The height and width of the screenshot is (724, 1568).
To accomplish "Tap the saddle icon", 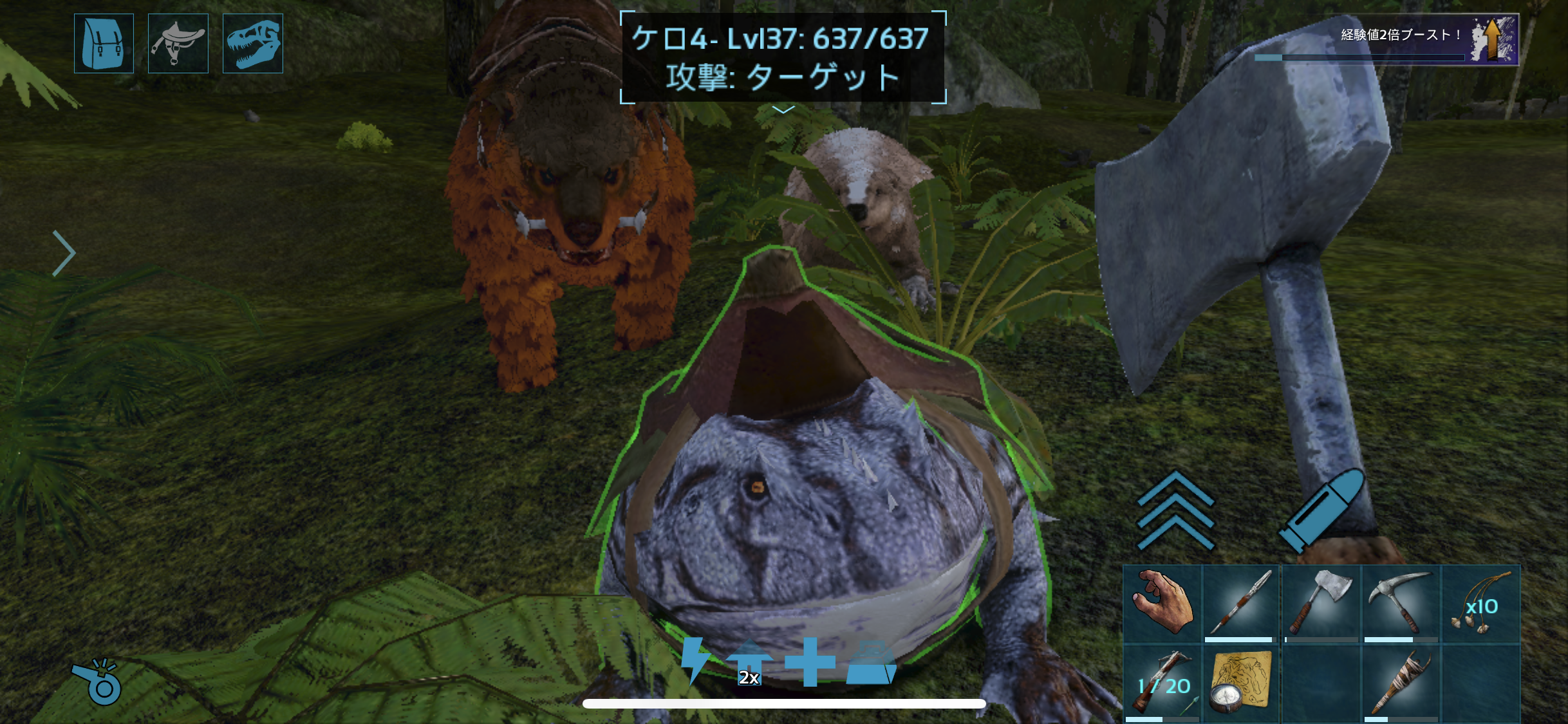I will pos(178,43).
